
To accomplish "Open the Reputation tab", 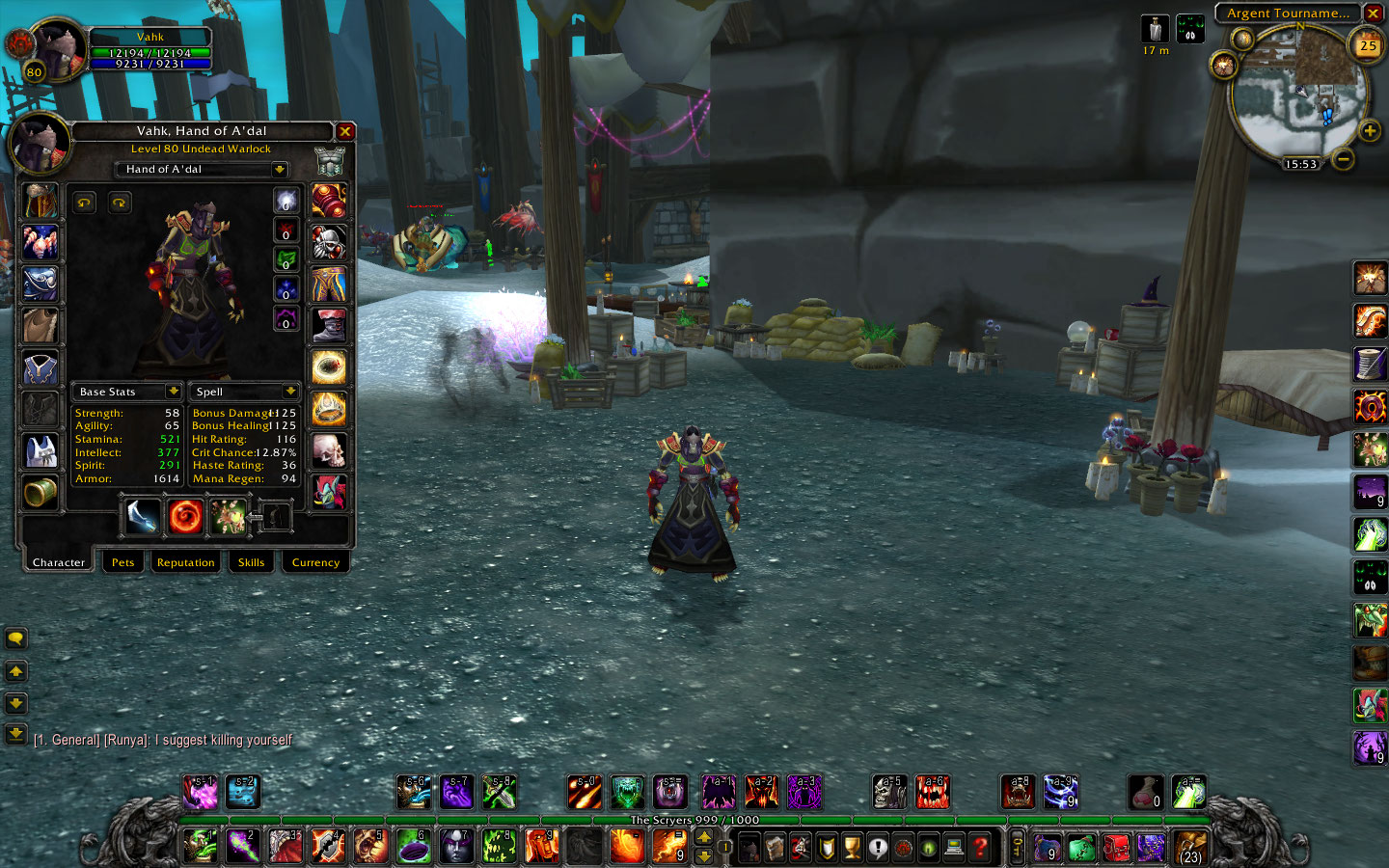I will pos(185,562).
